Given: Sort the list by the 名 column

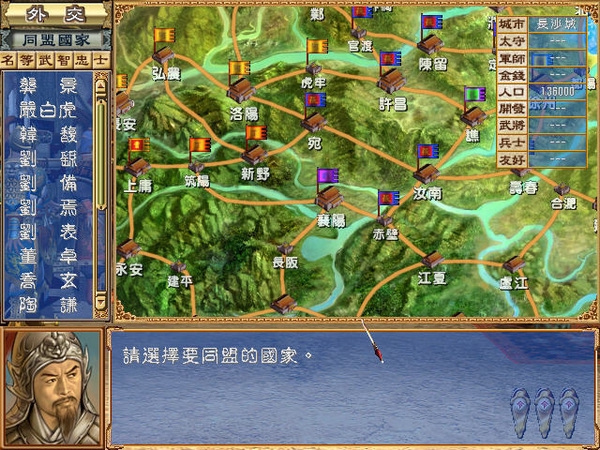Looking at the screenshot, I should pos(10,61).
